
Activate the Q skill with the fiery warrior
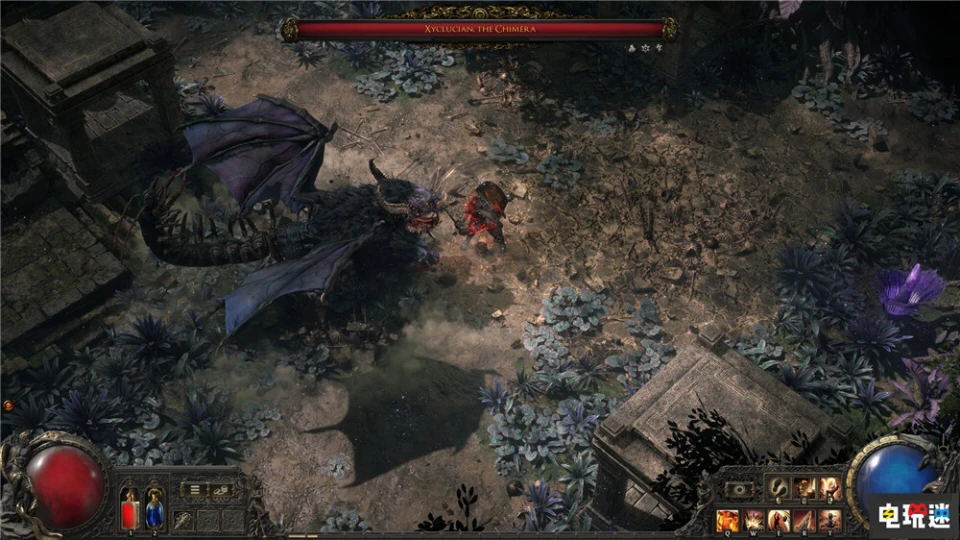pos(727,520)
